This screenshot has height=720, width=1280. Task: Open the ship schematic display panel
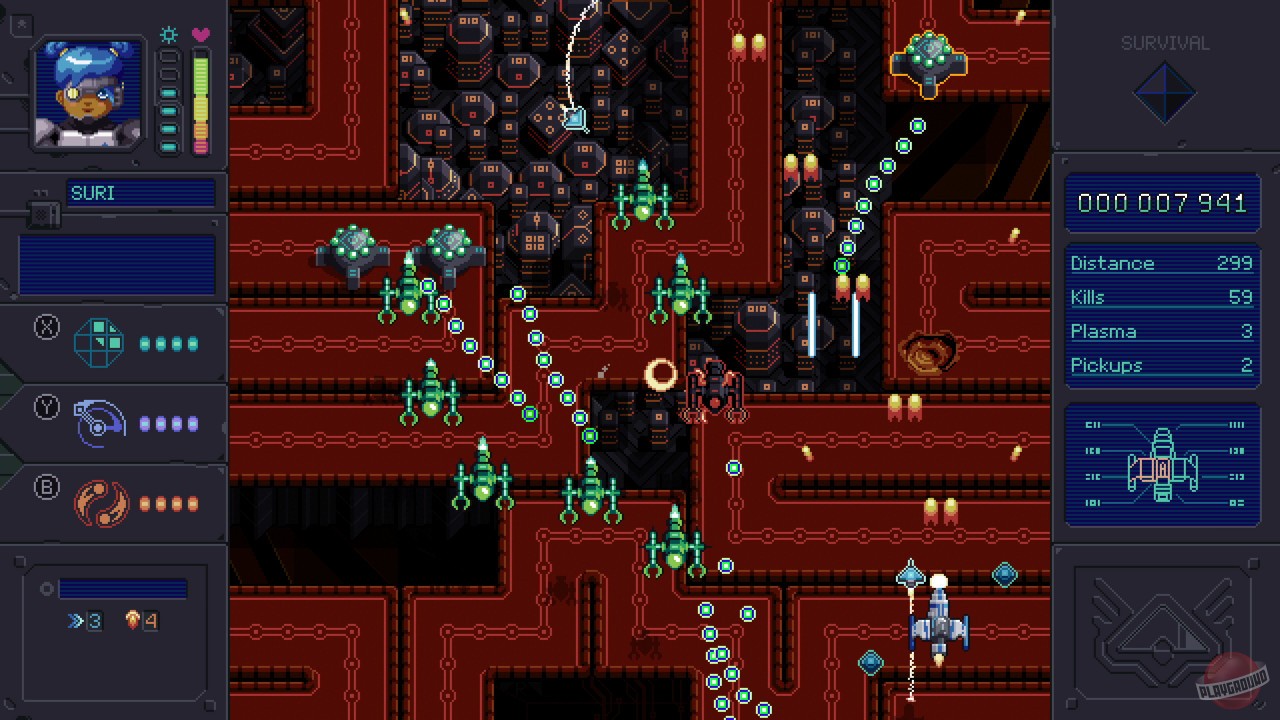[1161, 462]
